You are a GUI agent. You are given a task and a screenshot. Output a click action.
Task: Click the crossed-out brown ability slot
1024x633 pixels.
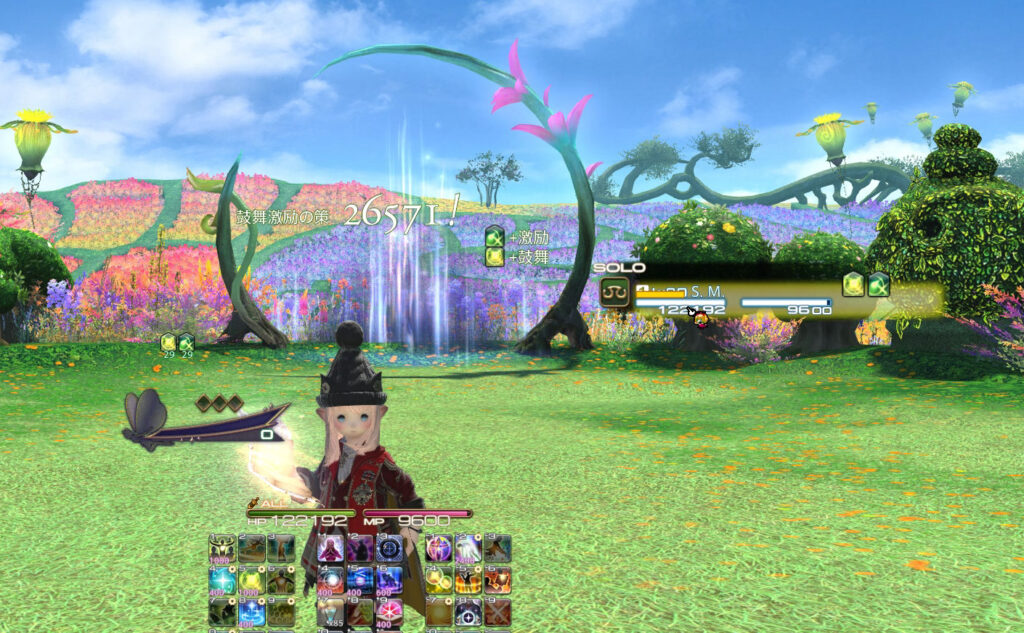click(498, 612)
